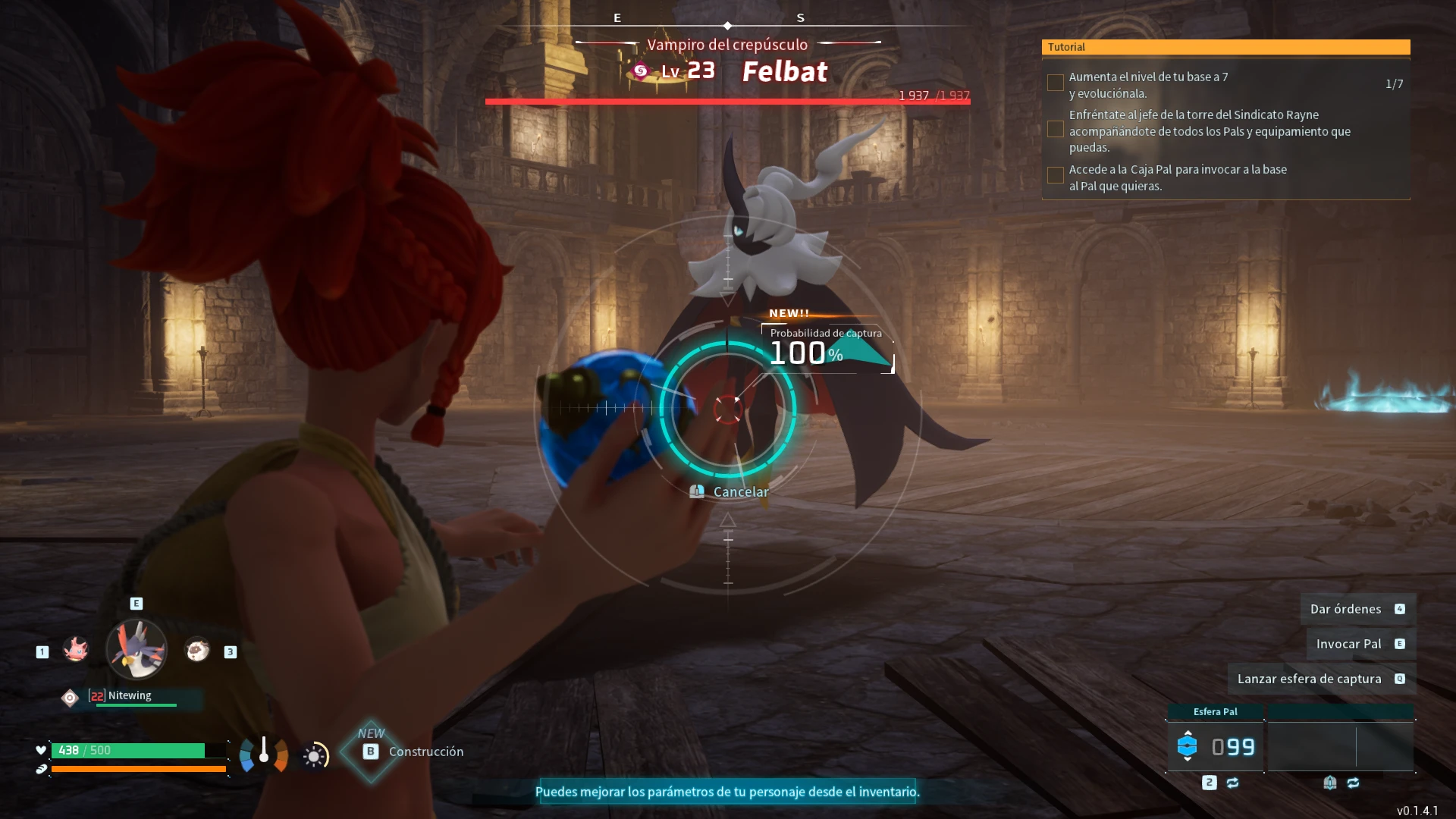Click the sun daytime indicator icon
This screenshot has width=1456, height=819.
point(315,756)
